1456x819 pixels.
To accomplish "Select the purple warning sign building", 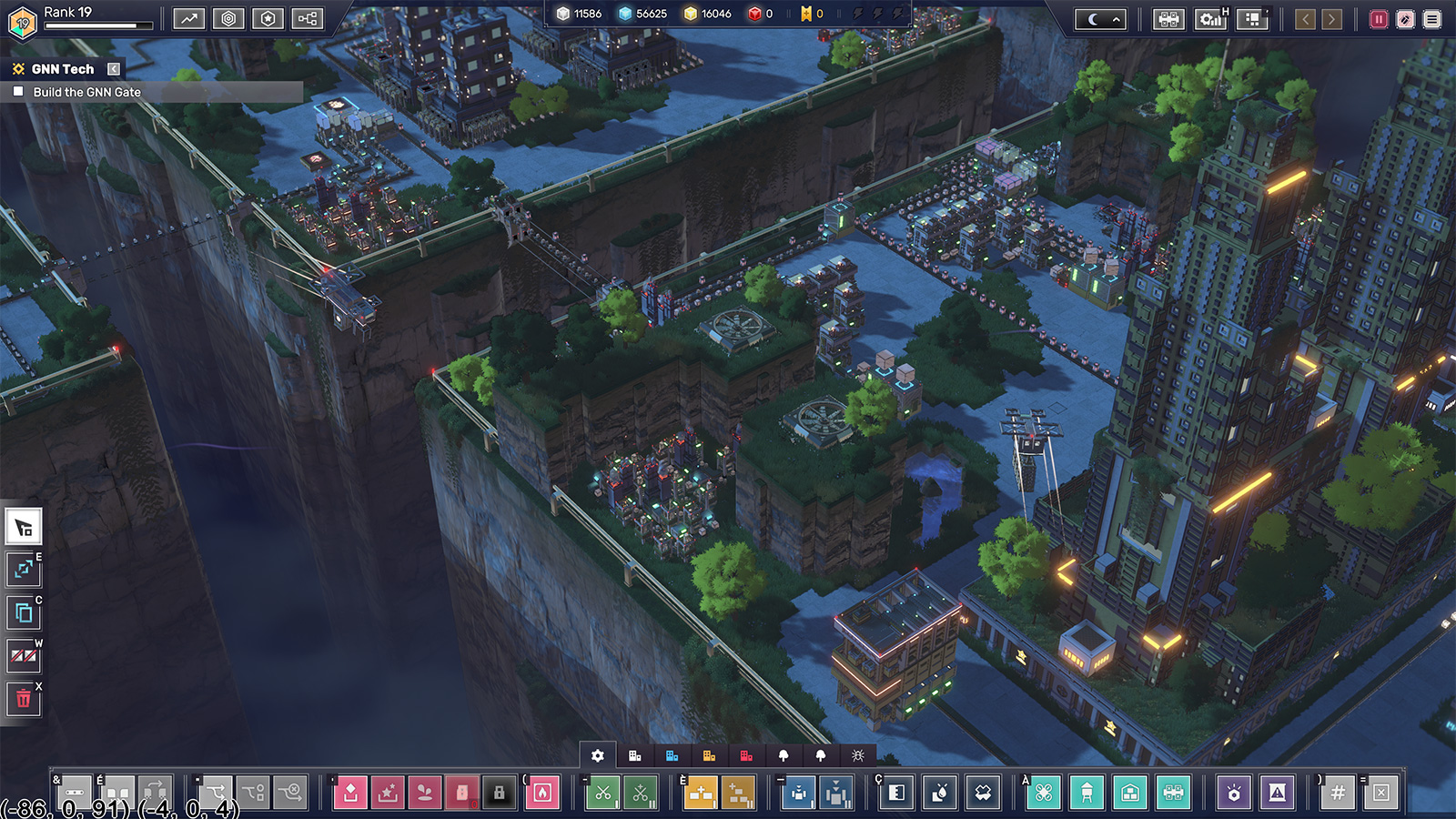I will [x=1278, y=793].
